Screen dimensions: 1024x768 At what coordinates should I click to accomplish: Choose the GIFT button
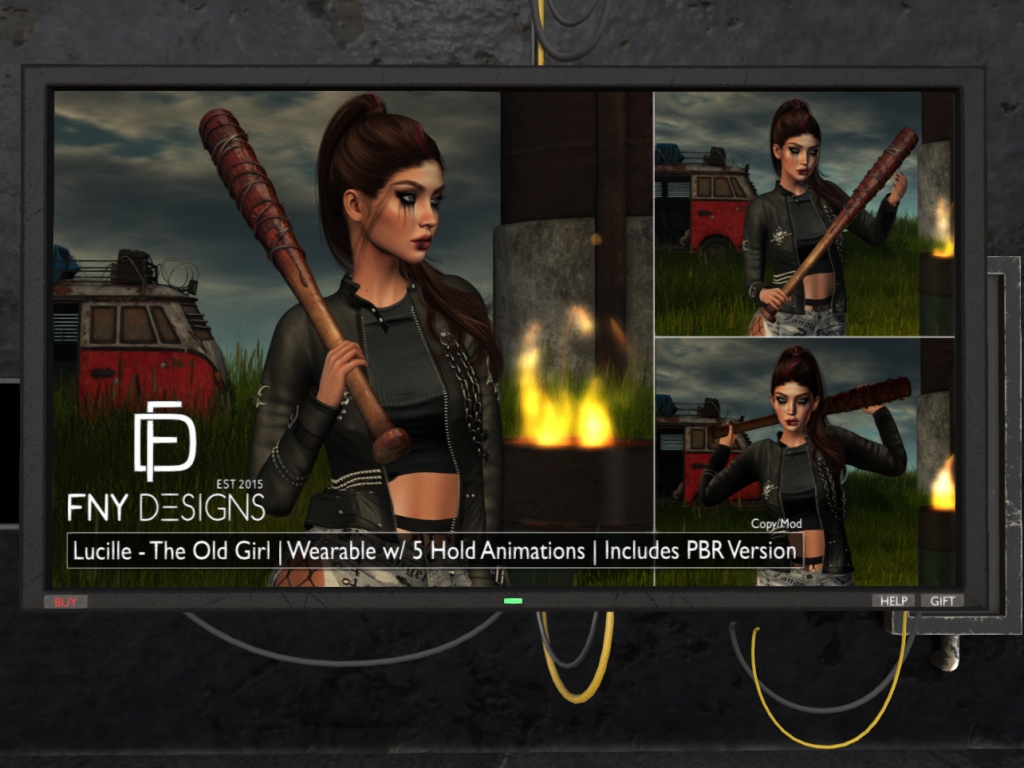(942, 601)
